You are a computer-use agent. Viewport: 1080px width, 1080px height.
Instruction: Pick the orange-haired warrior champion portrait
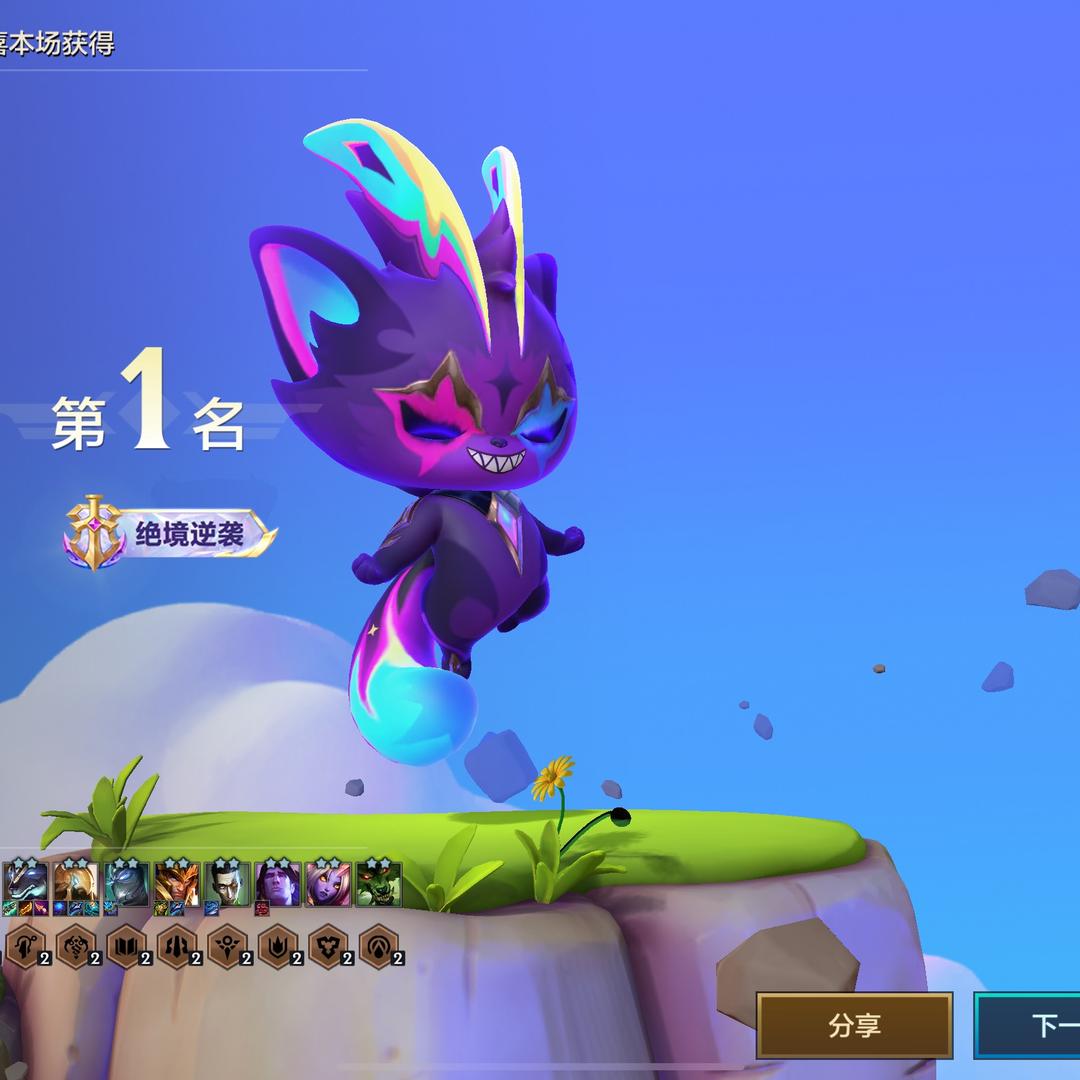(x=177, y=883)
